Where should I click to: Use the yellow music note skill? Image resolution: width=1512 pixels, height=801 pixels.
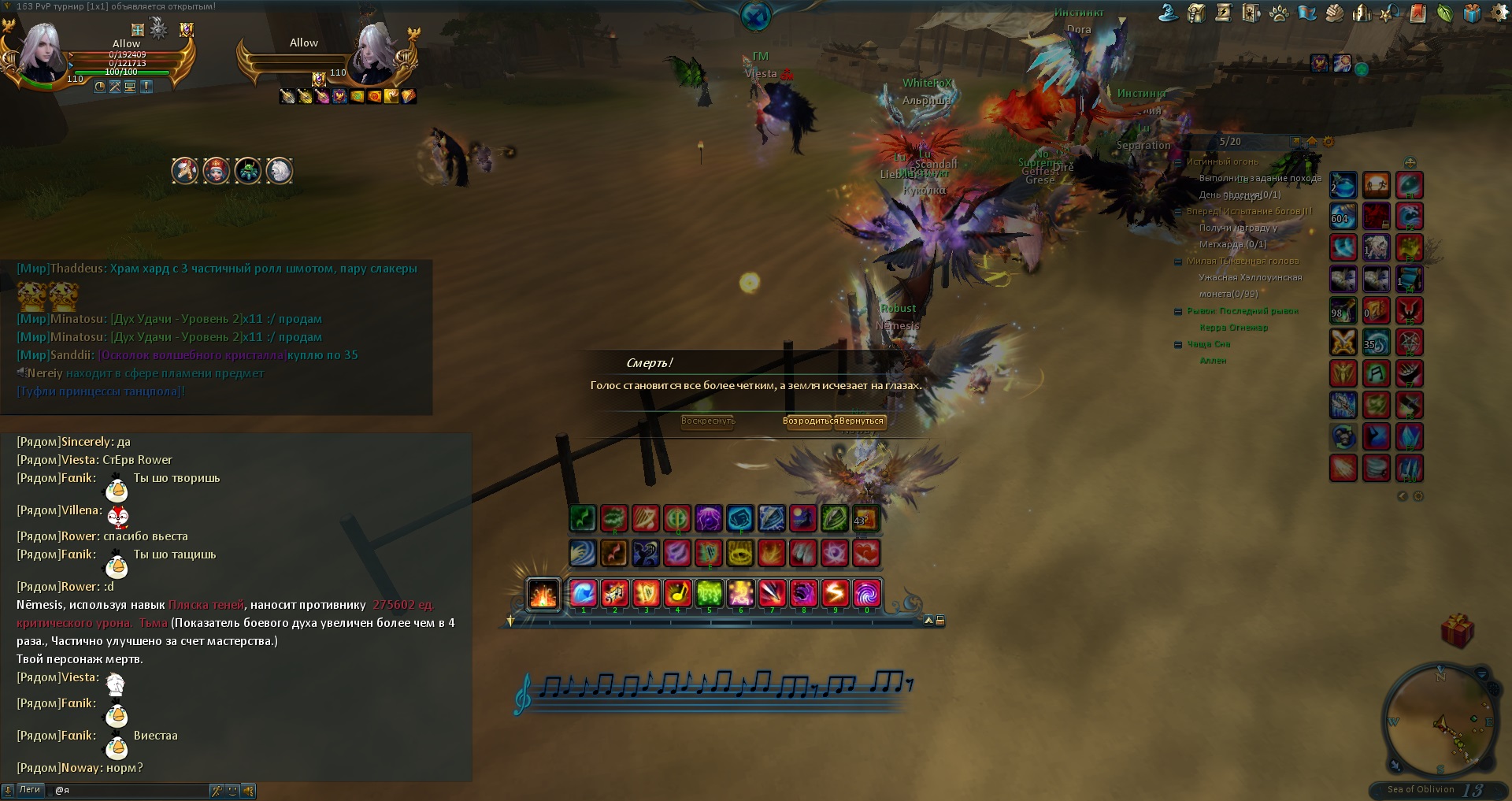coord(677,593)
